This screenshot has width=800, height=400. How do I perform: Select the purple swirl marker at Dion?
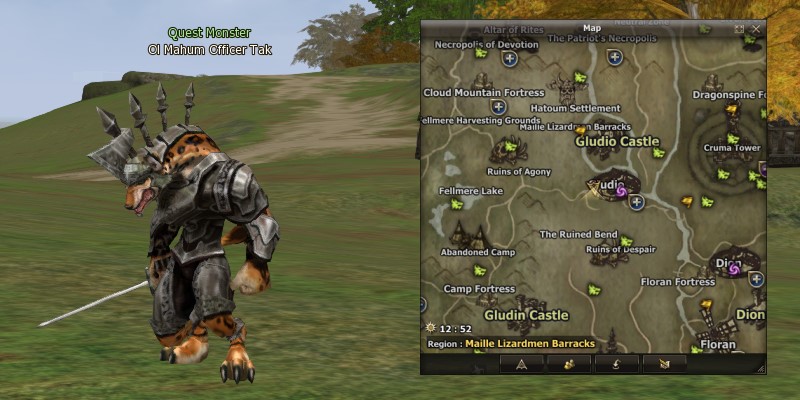coord(734,269)
